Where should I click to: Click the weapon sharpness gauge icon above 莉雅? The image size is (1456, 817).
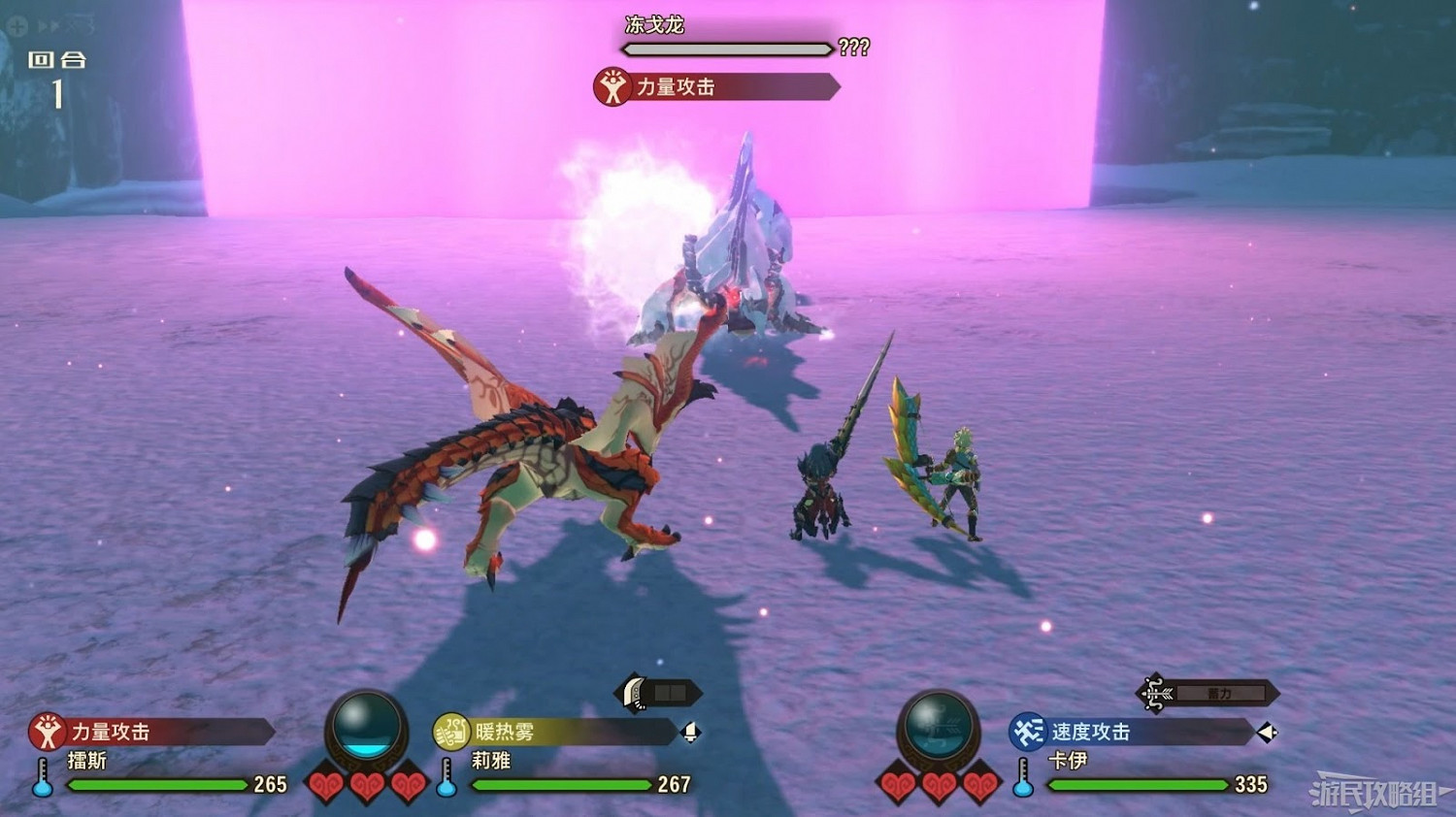pos(632,693)
